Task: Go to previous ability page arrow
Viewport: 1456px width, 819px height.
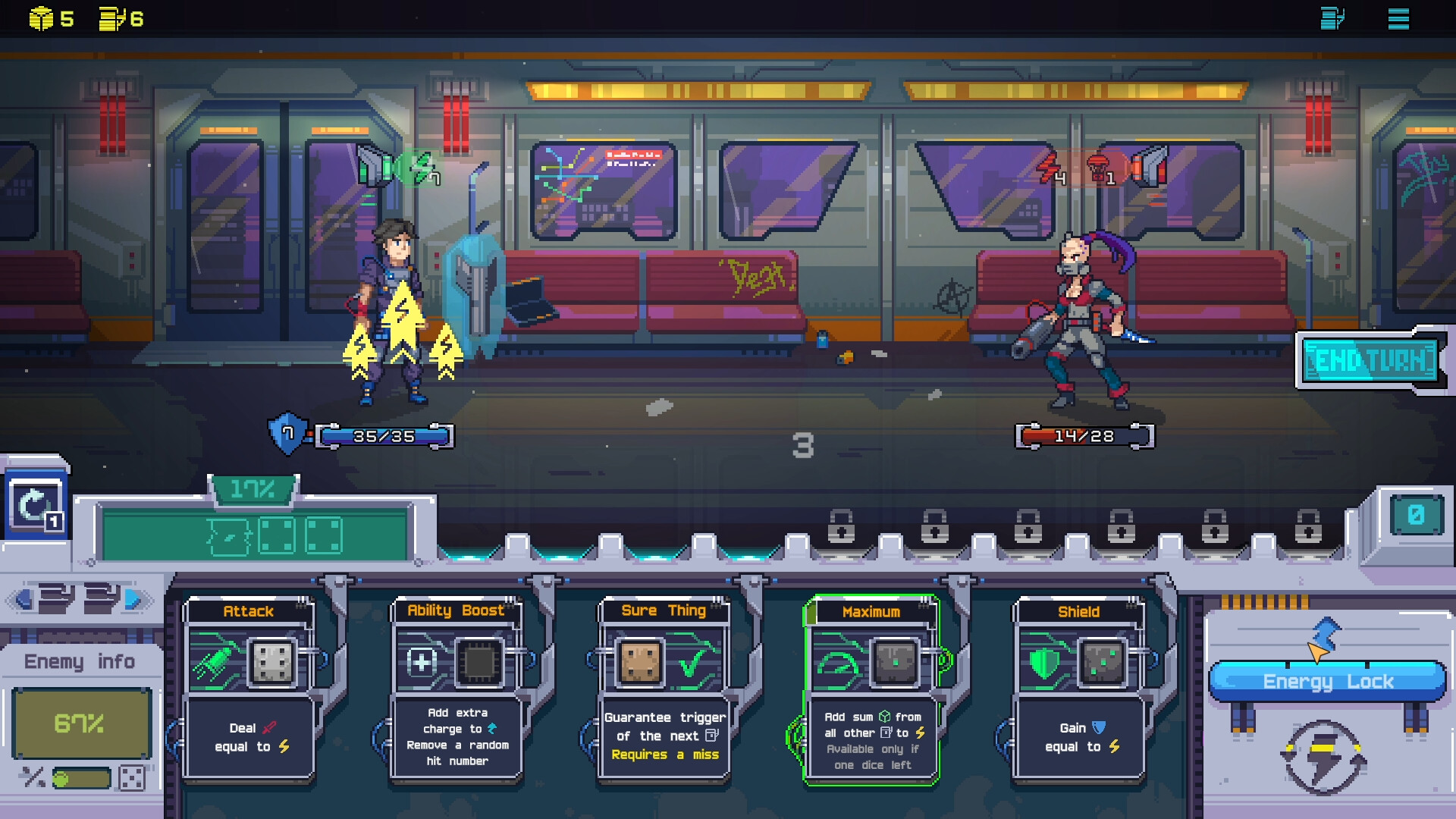Action: tap(23, 600)
